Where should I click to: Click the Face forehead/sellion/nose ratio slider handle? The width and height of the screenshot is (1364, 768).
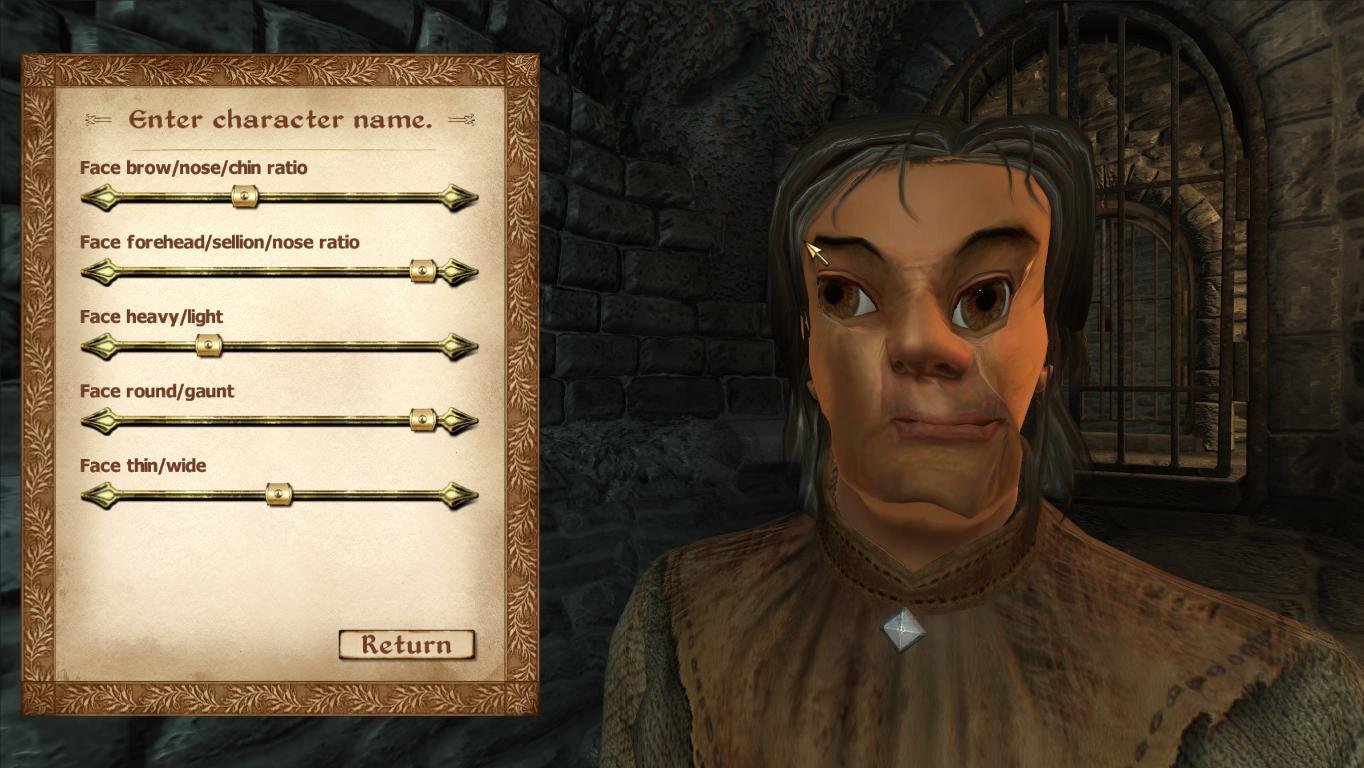[423, 271]
